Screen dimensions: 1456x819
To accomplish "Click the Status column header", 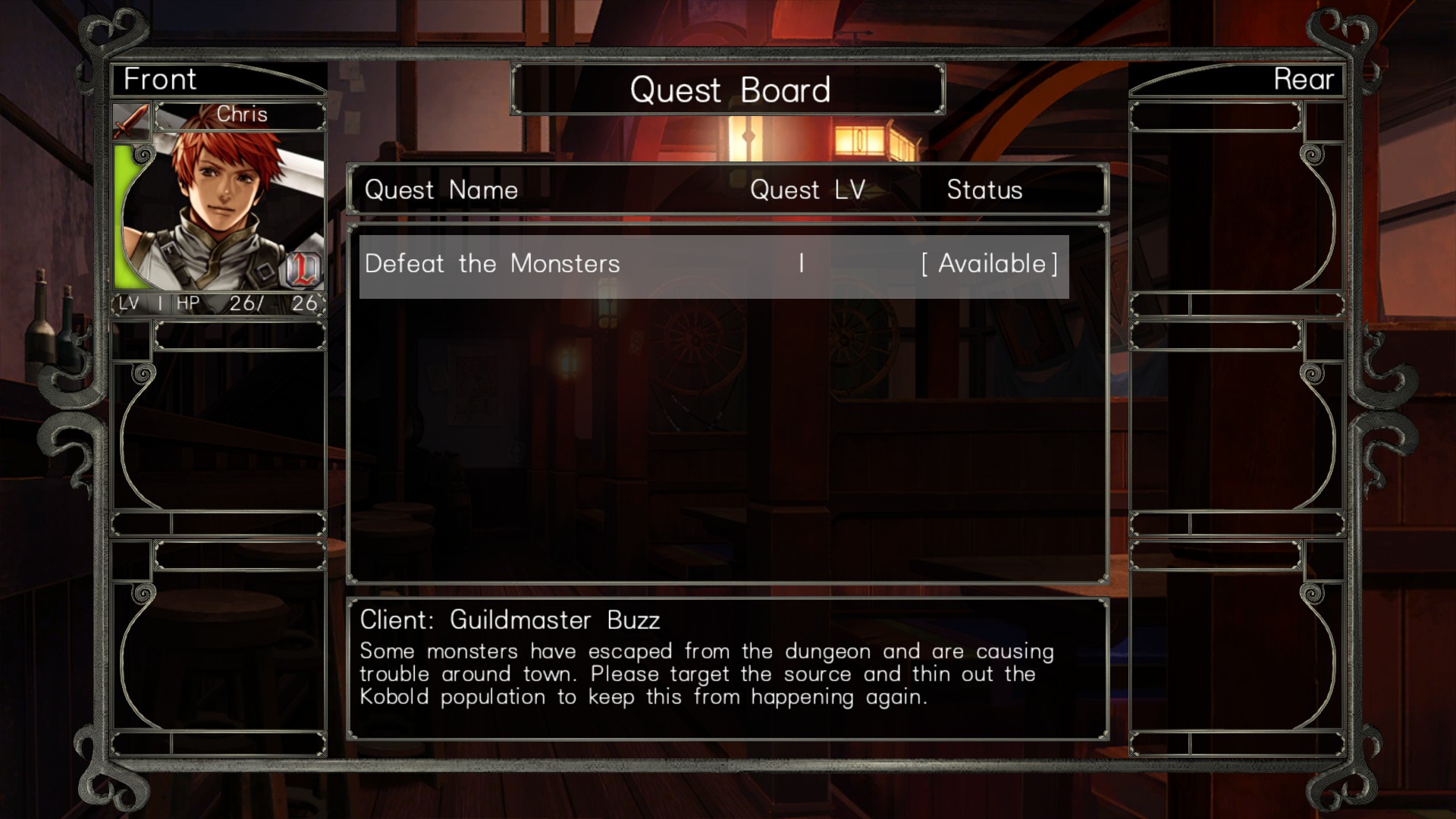I will click(984, 190).
